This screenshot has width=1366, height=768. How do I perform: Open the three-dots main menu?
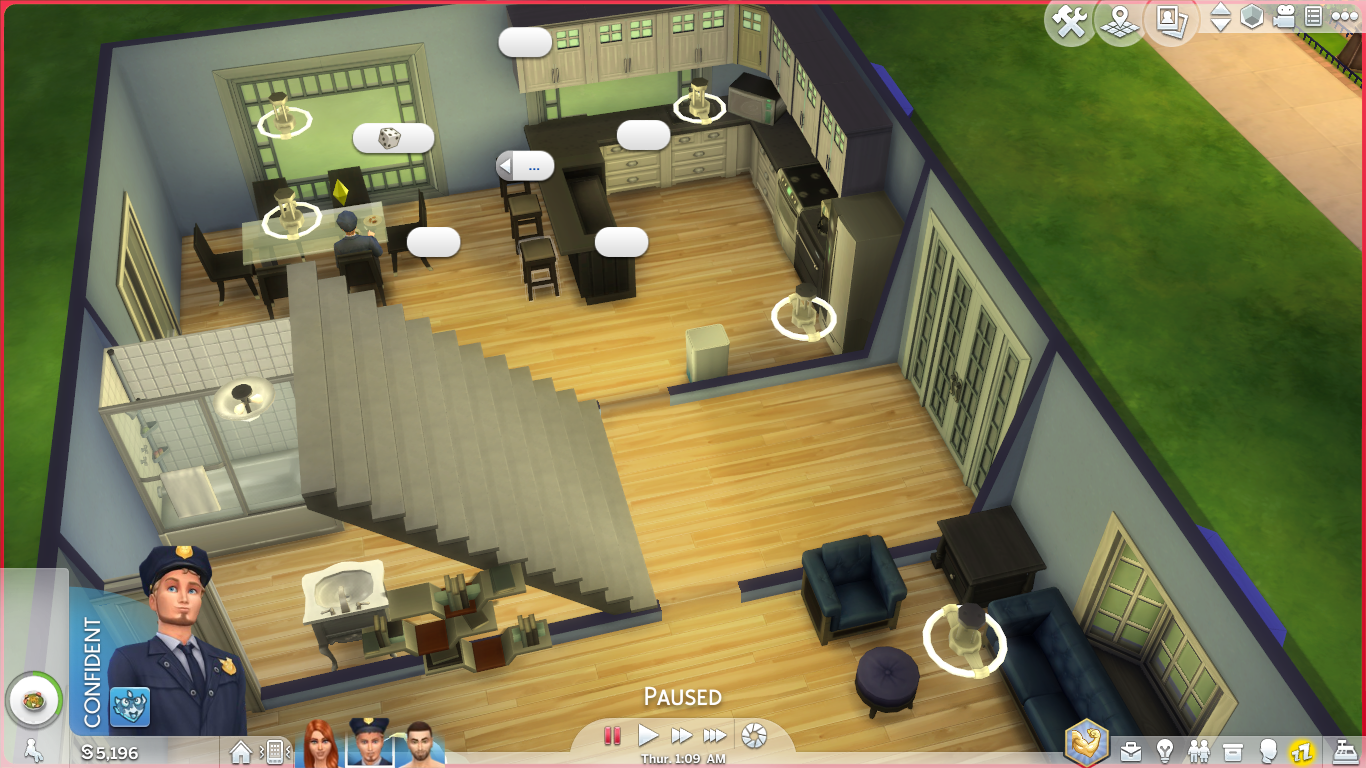(x=1344, y=17)
